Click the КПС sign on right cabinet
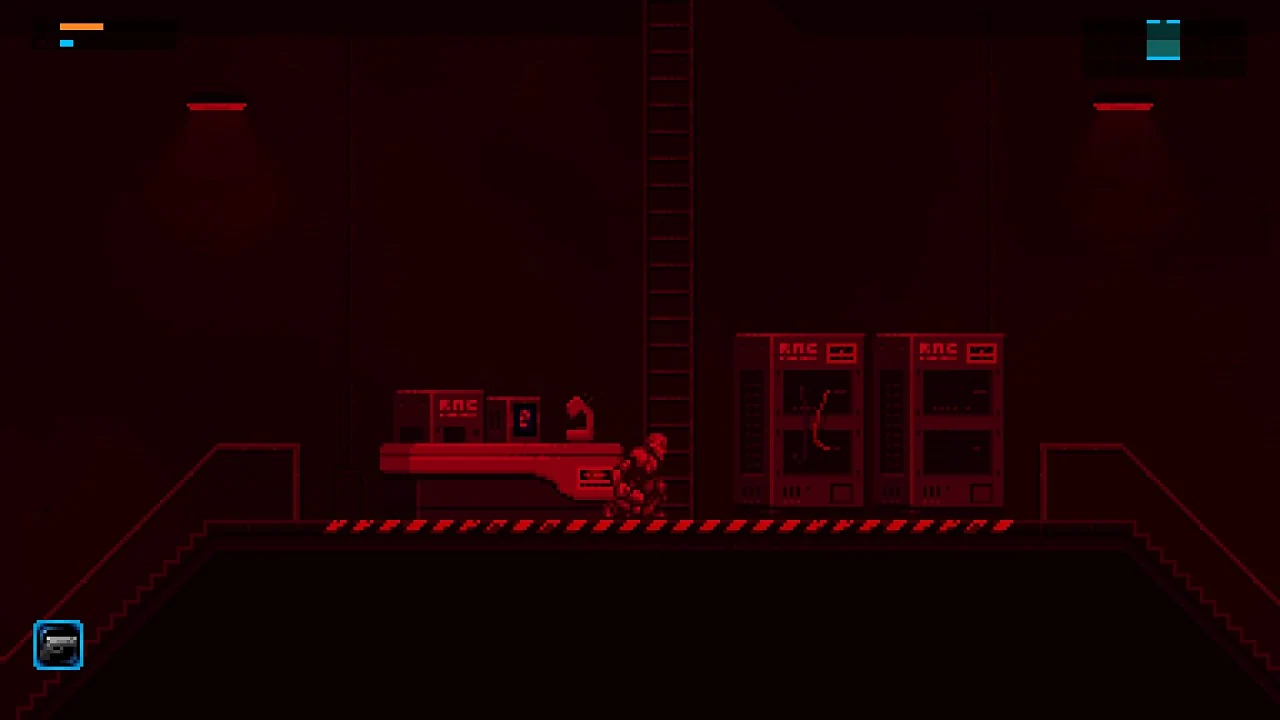 (x=939, y=347)
